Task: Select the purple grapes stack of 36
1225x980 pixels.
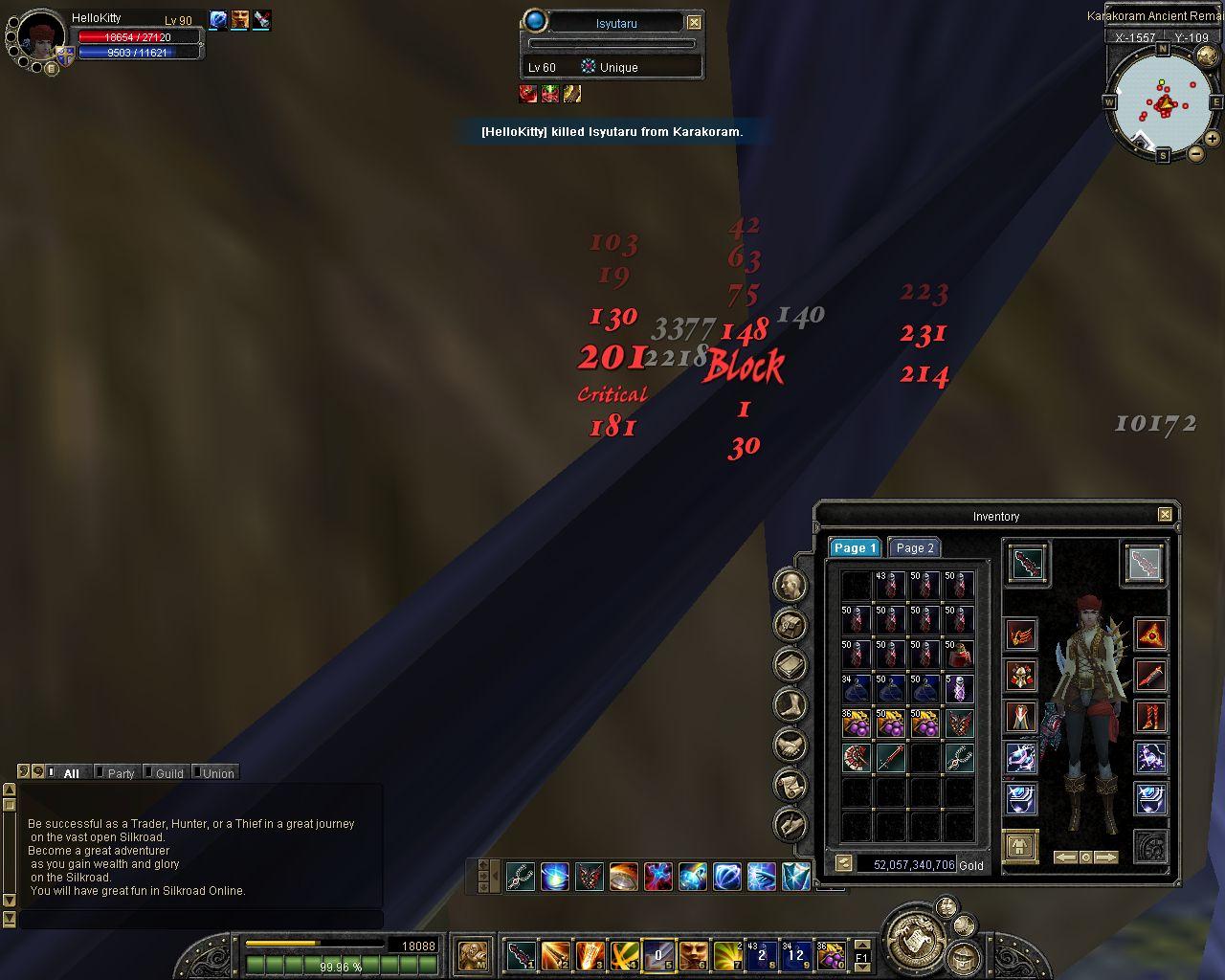Action: pyautogui.click(x=855, y=724)
